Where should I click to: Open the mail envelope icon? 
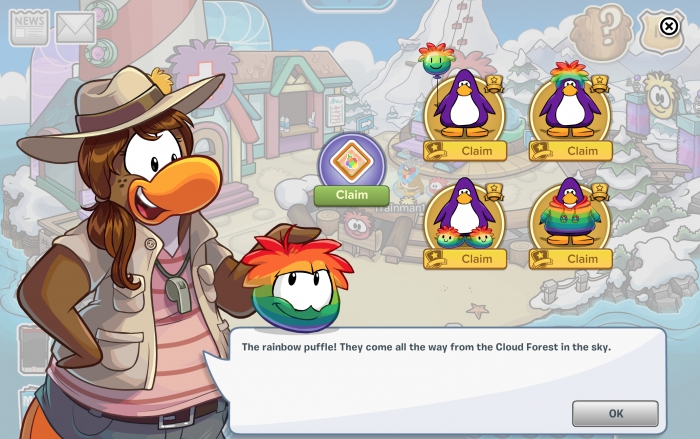tap(74, 28)
